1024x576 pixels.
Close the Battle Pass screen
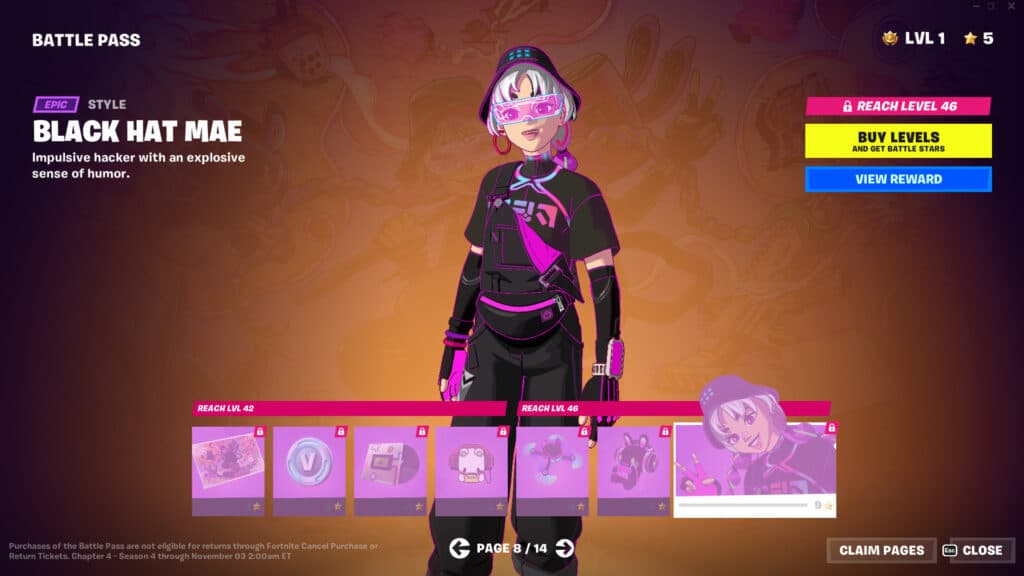point(972,550)
